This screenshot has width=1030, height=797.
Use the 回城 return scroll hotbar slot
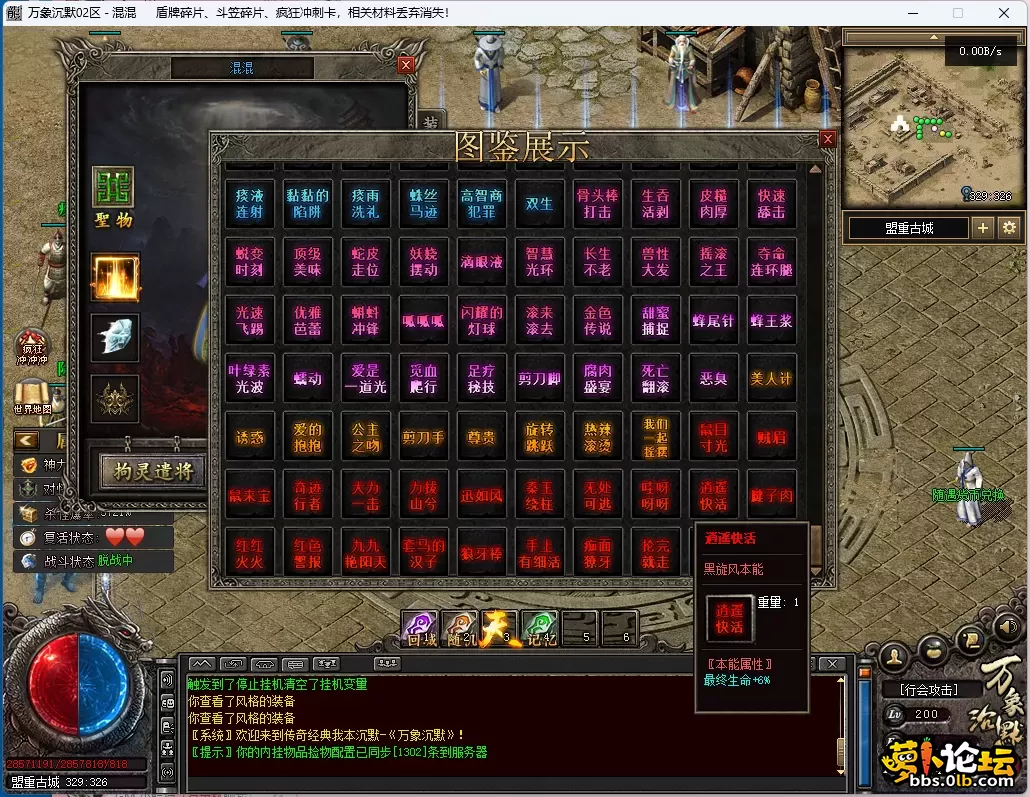pyautogui.click(x=419, y=627)
